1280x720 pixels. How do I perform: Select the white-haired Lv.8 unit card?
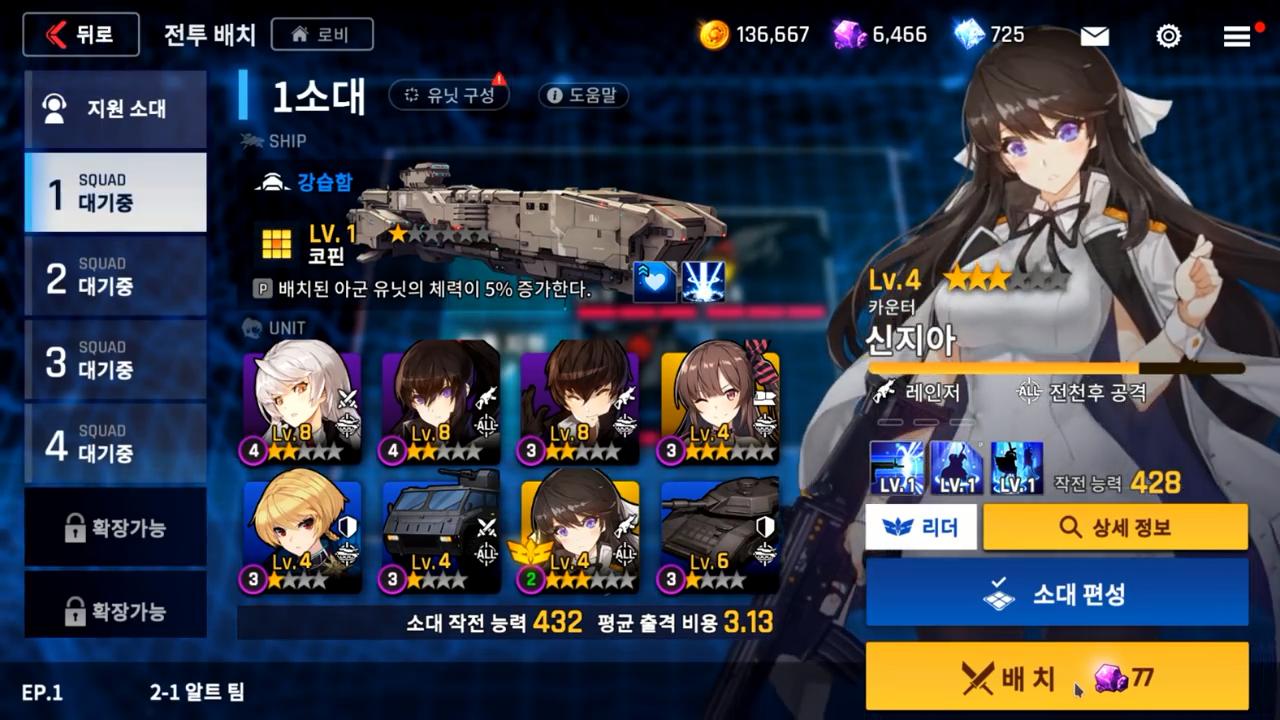tap(302, 406)
